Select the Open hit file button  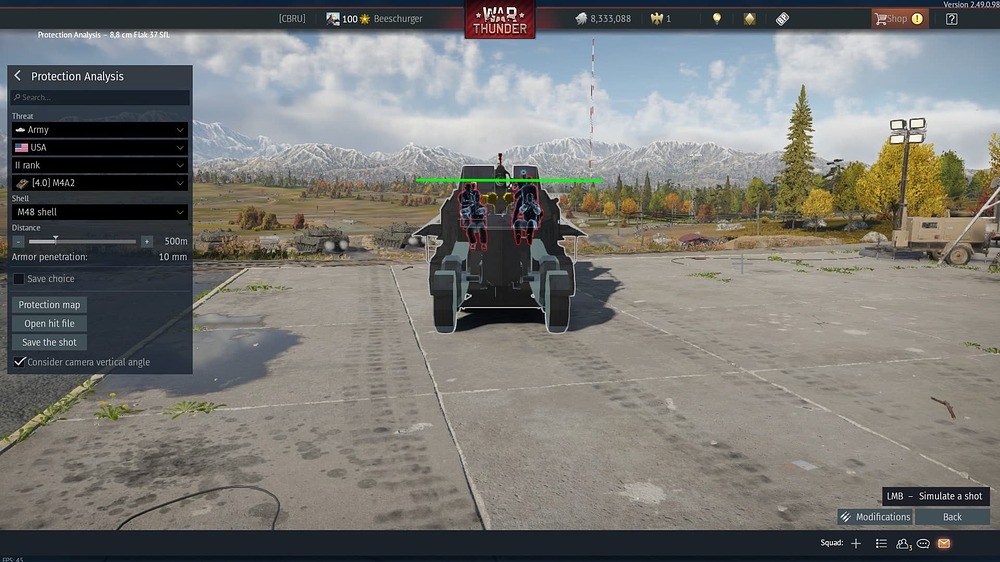pos(50,324)
